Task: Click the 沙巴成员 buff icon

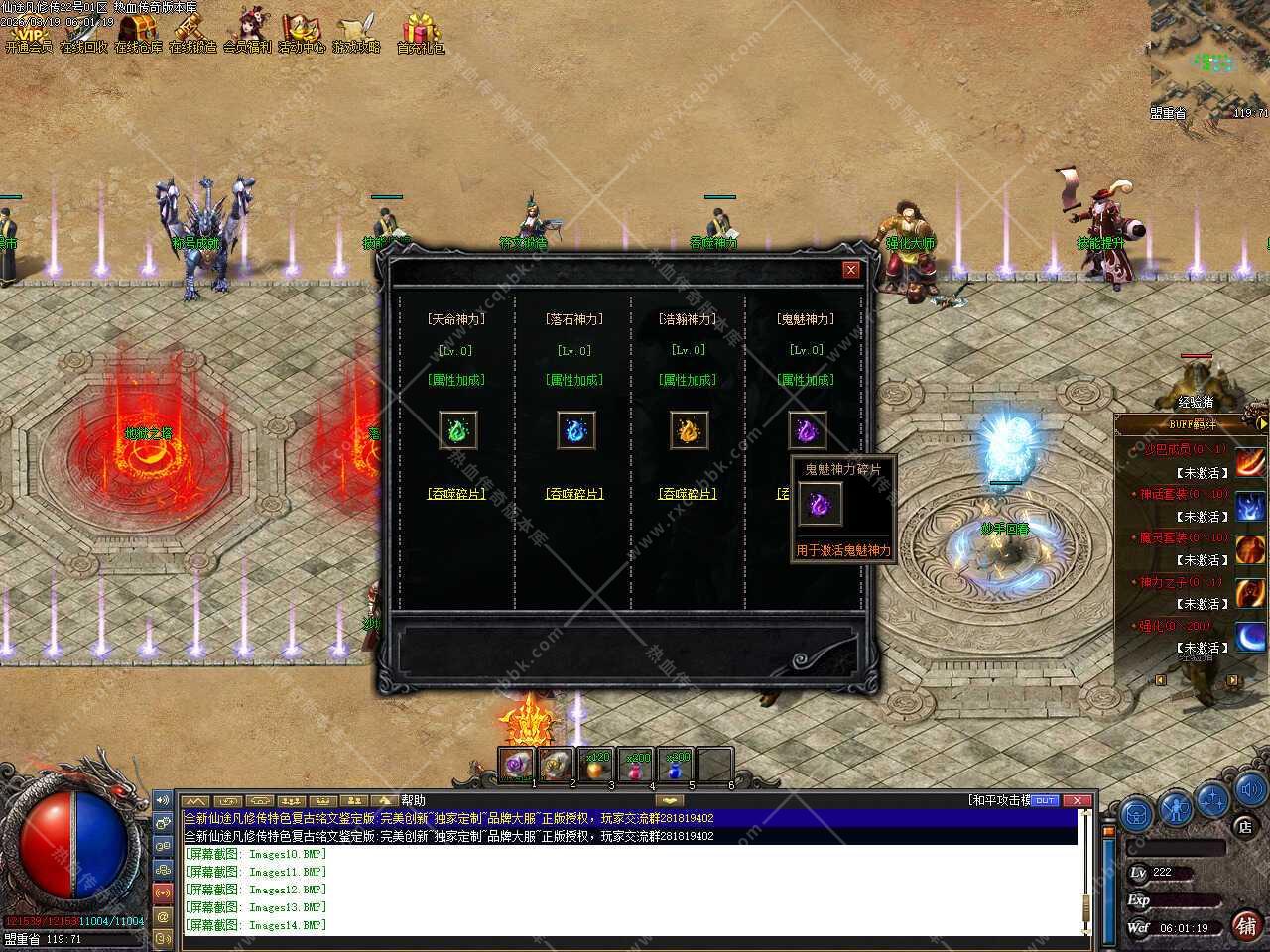Action: click(x=1250, y=460)
